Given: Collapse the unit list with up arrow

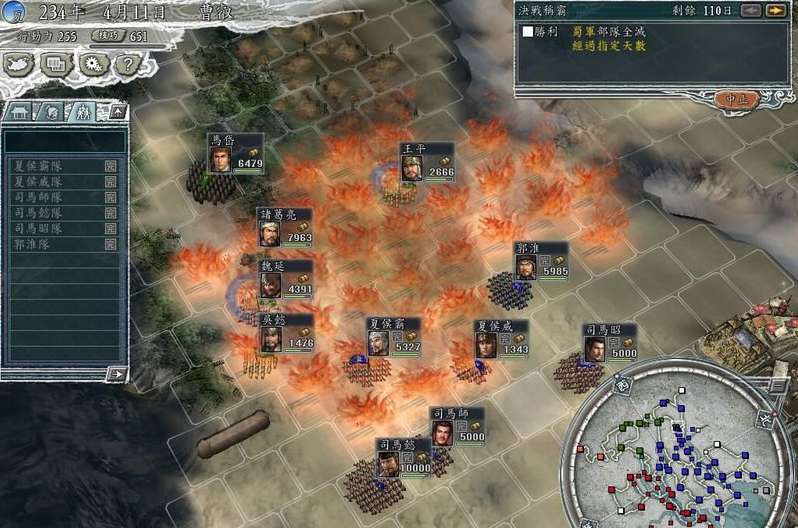Looking at the screenshot, I should [x=116, y=111].
